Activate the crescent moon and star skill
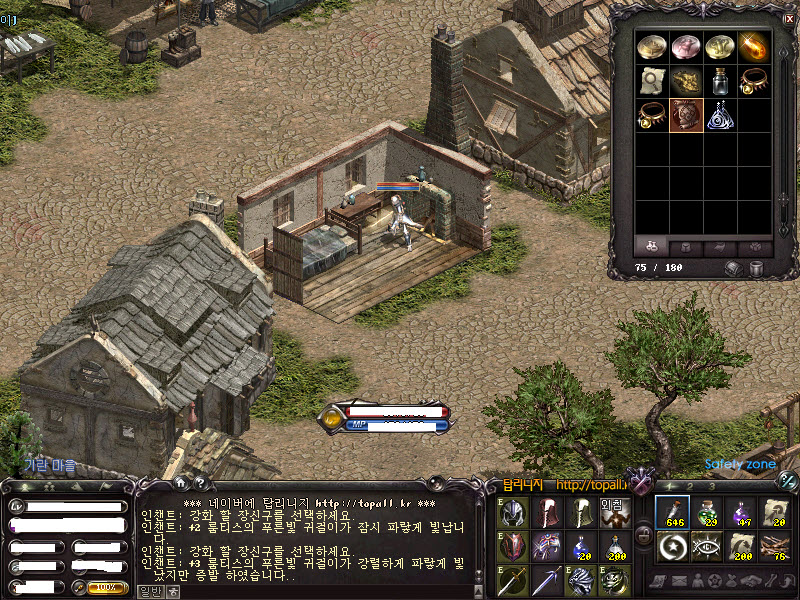This screenshot has height=600, width=800. (672, 547)
